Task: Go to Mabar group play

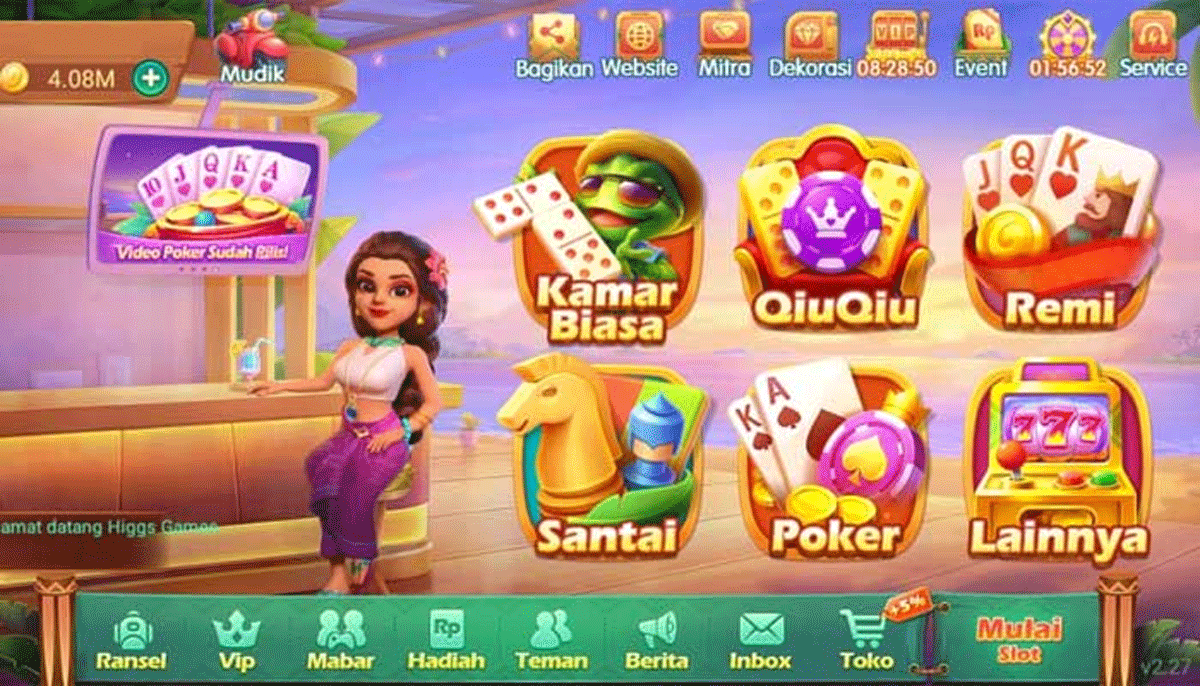Action: [340, 640]
